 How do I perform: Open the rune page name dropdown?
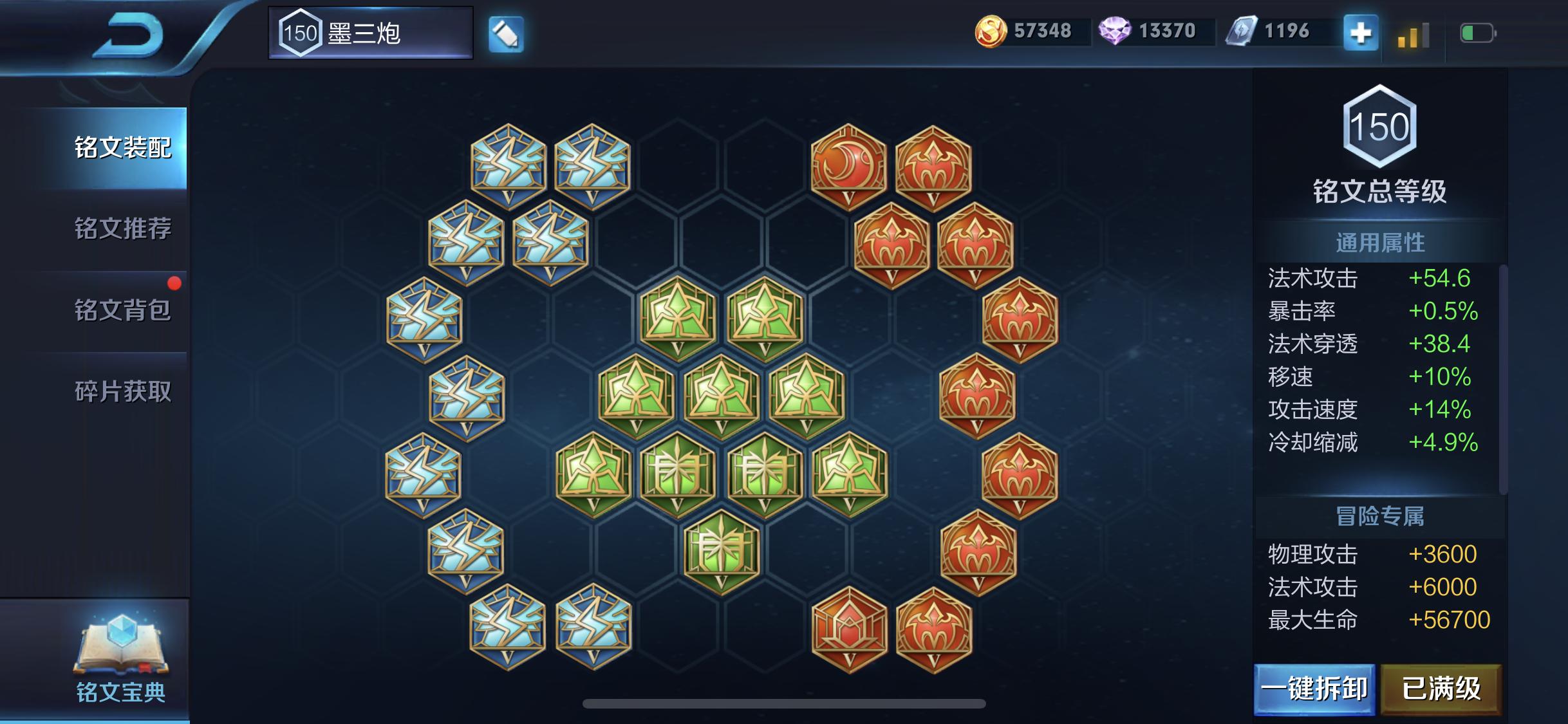click(371, 33)
